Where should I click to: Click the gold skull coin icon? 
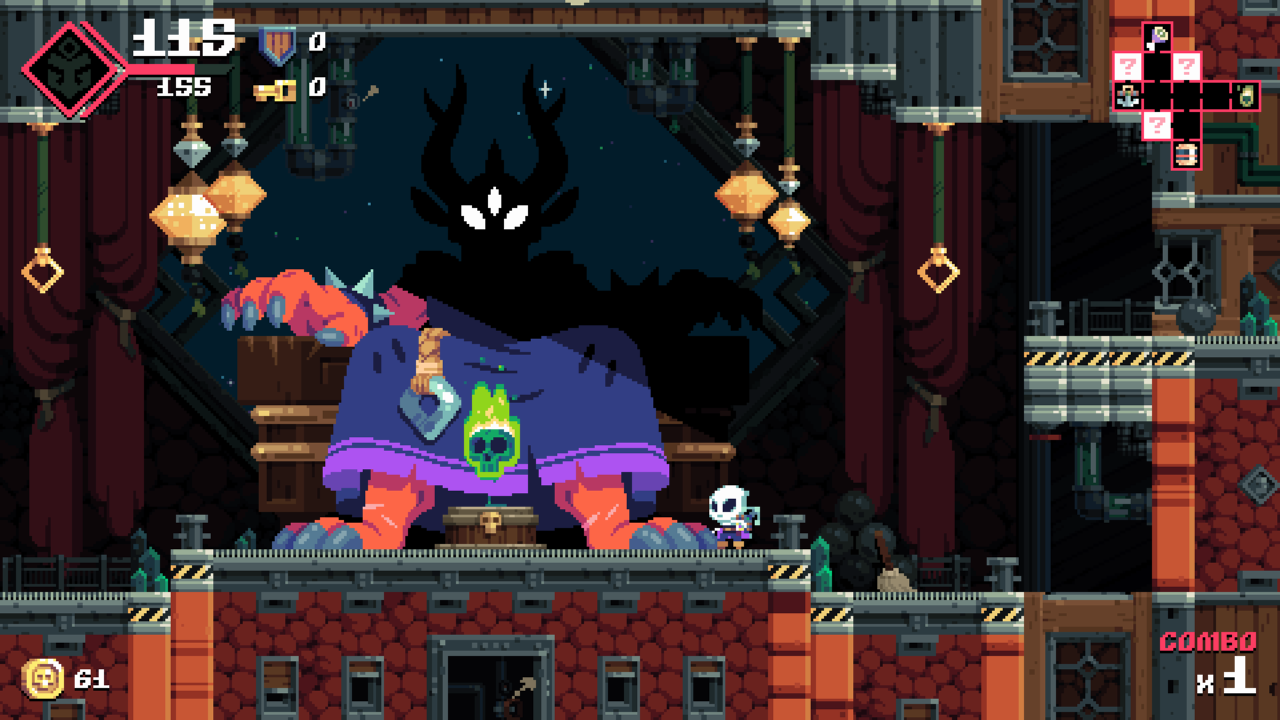(x=43, y=679)
